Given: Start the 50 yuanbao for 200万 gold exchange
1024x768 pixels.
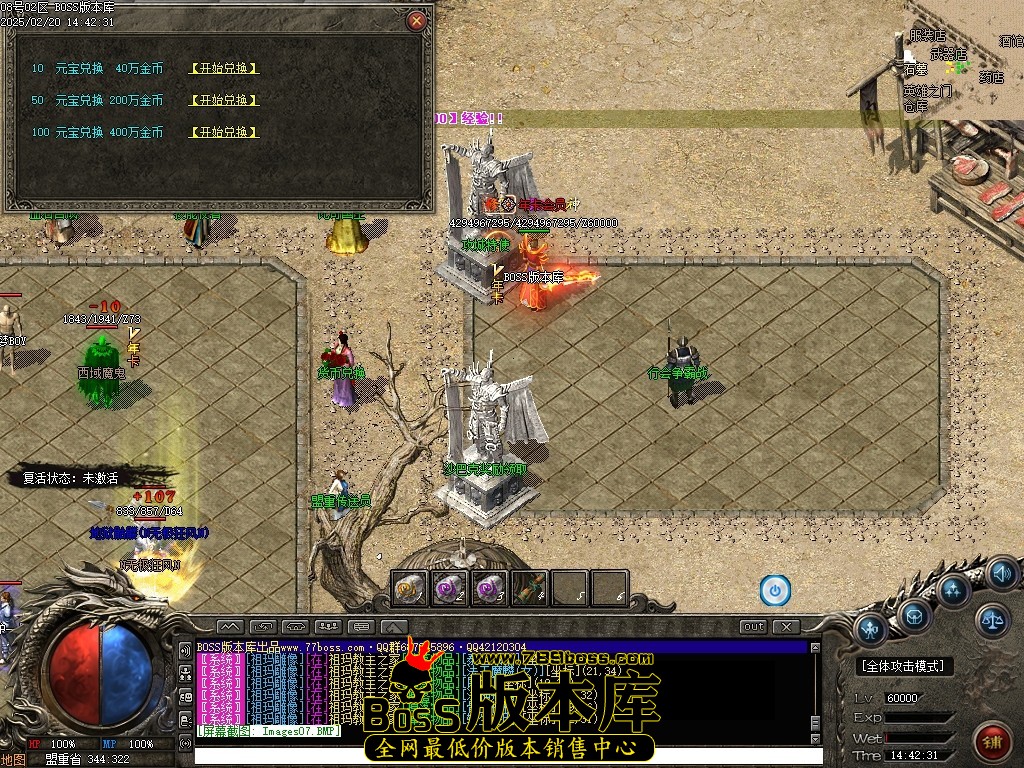Looking at the screenshot, I should coord(224,101).
